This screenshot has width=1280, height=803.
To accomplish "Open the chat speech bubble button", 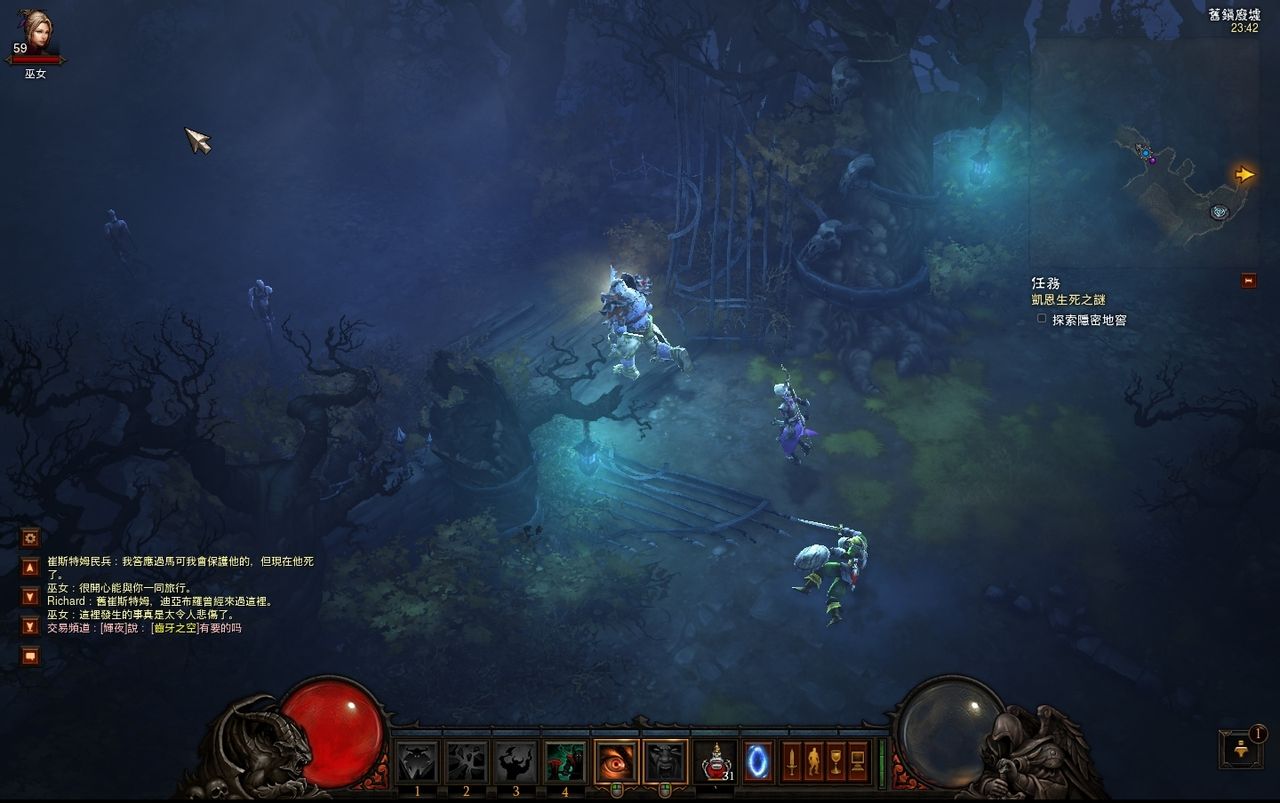I will click(30, 656).
